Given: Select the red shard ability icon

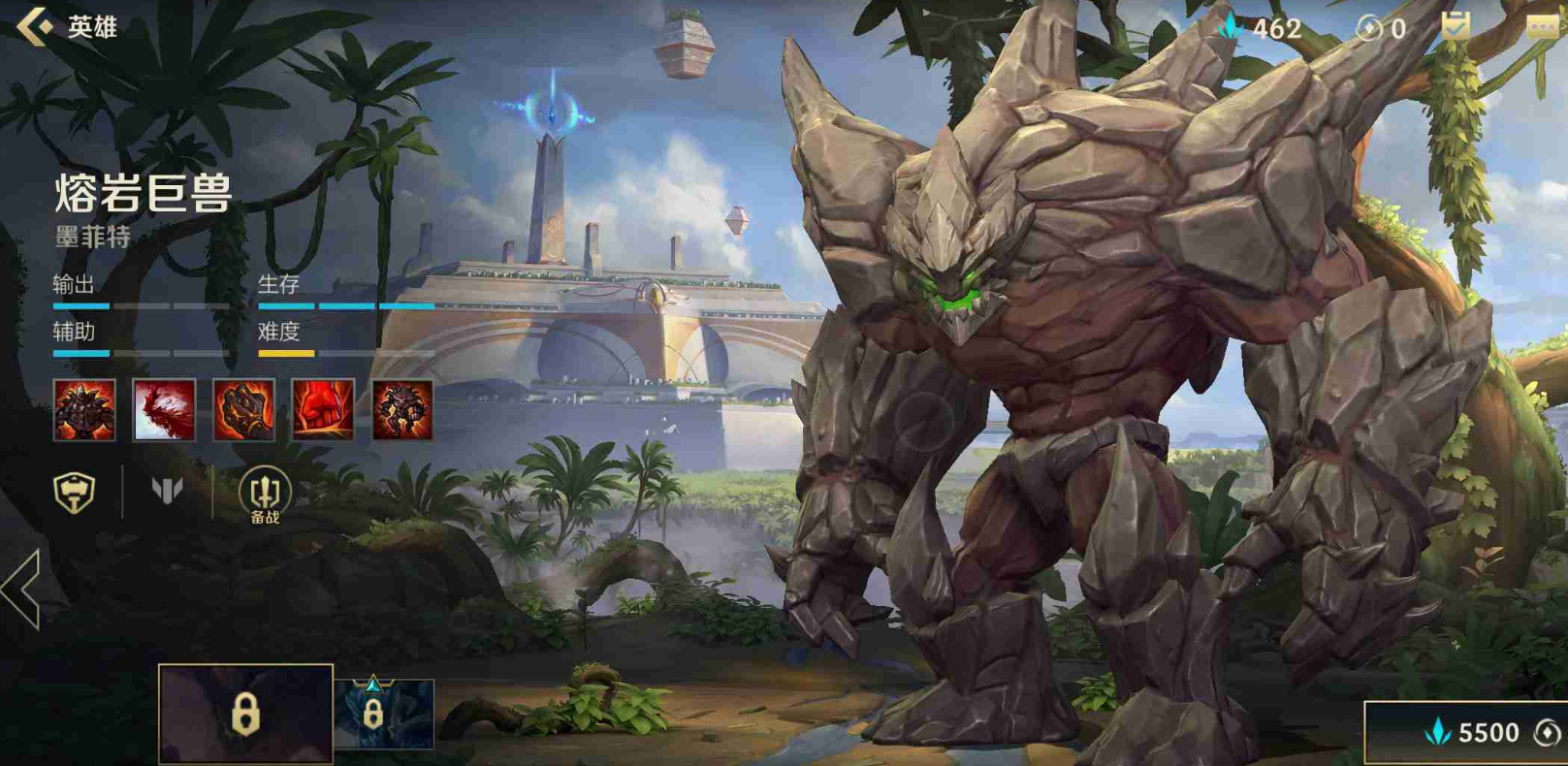Looking at the screenshot, I should tap(164, 410).
